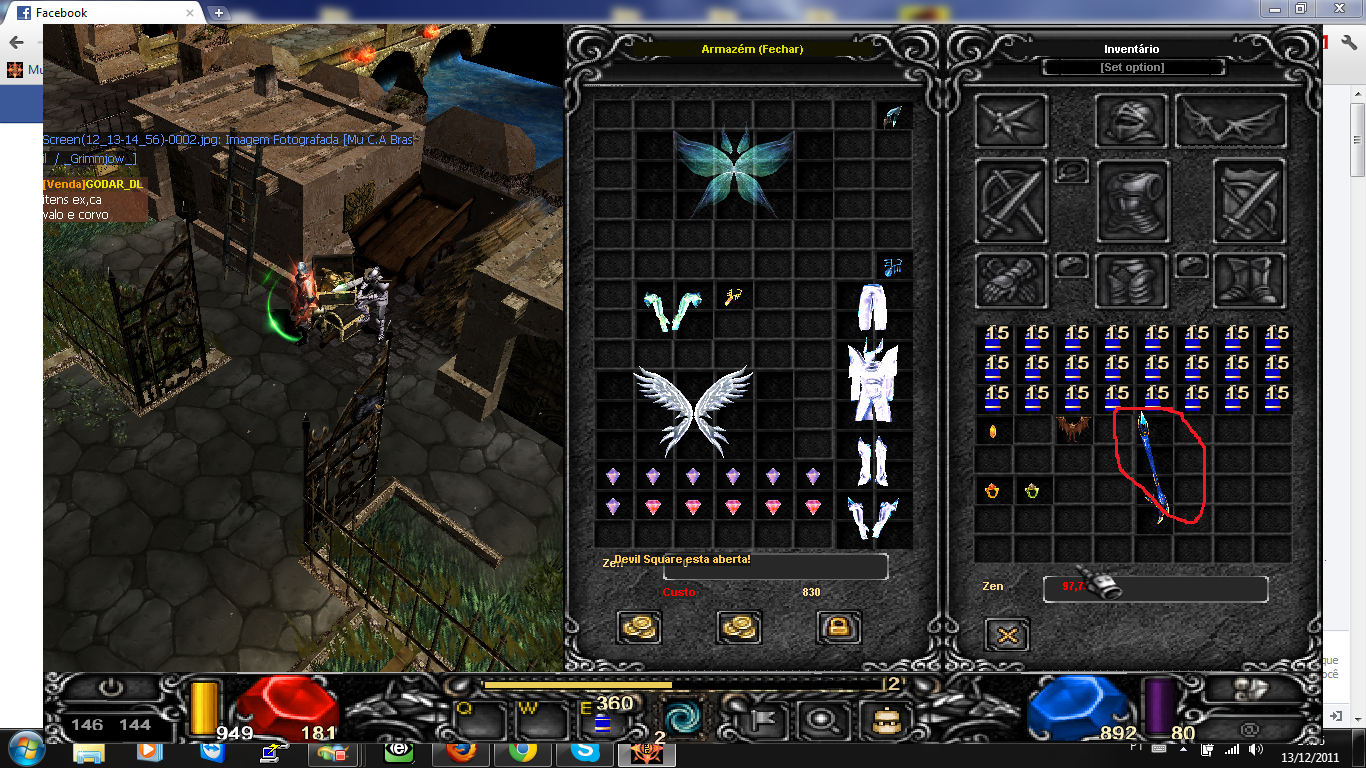The width and height of the screenshot is (1366, 768).
Task: Click the white pants in the vault
Action: (874, 306)
